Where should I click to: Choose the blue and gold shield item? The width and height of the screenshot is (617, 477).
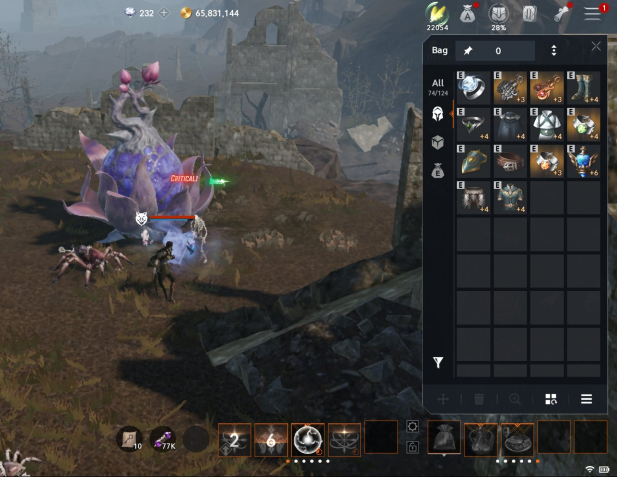tap(474, 160)
